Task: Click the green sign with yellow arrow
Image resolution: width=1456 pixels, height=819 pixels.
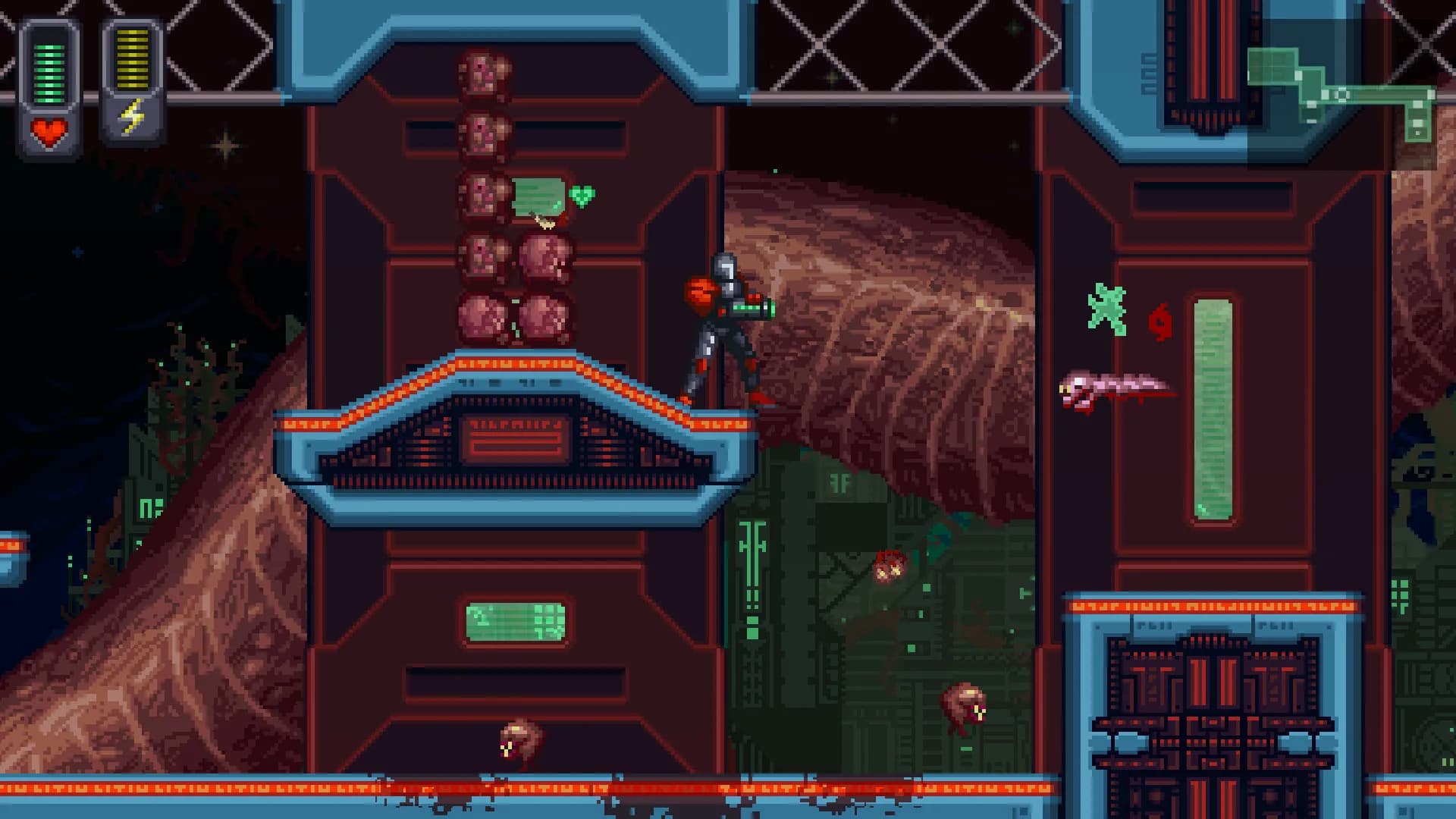Action: pyautogui.click(x=537, y=197)
